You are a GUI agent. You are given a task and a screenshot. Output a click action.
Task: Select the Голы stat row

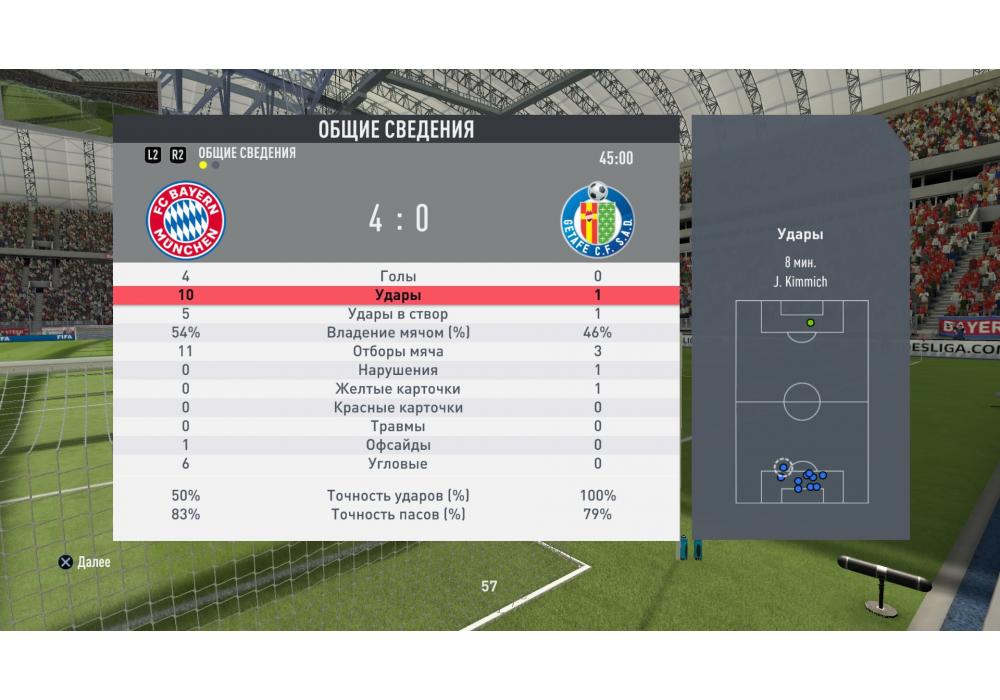tap(397, 276)
